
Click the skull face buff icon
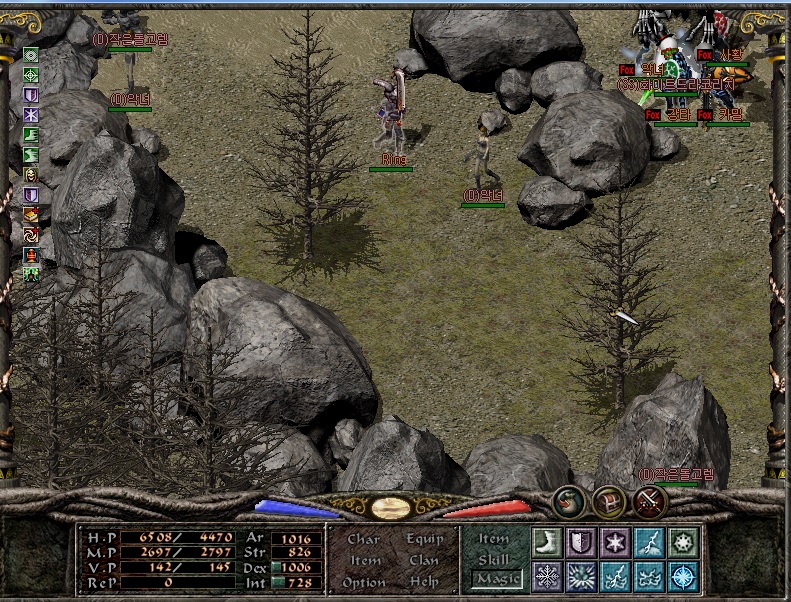[x=32, y=175]
